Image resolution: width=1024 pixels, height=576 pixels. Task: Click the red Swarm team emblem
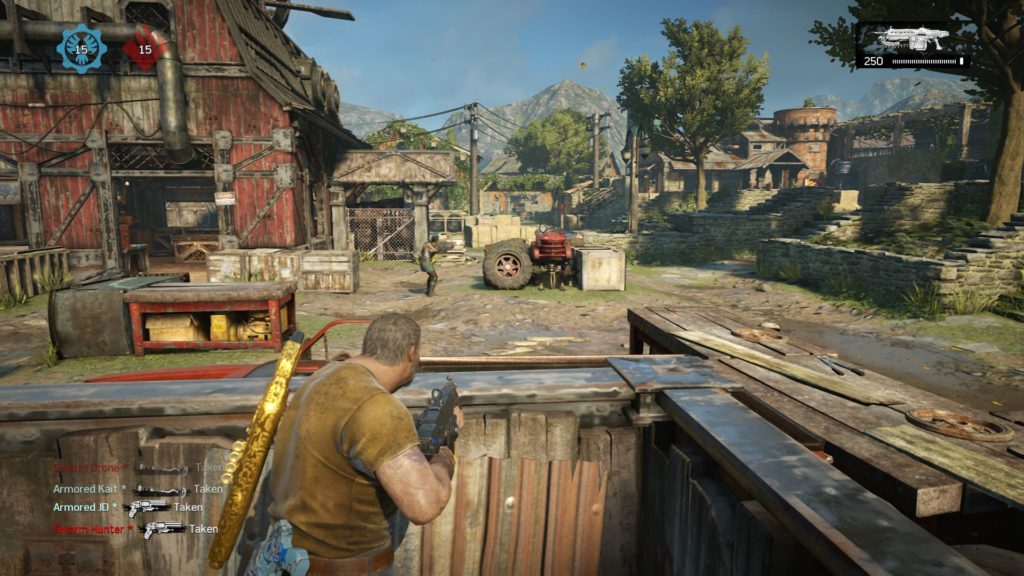click(x=145, y=48)
